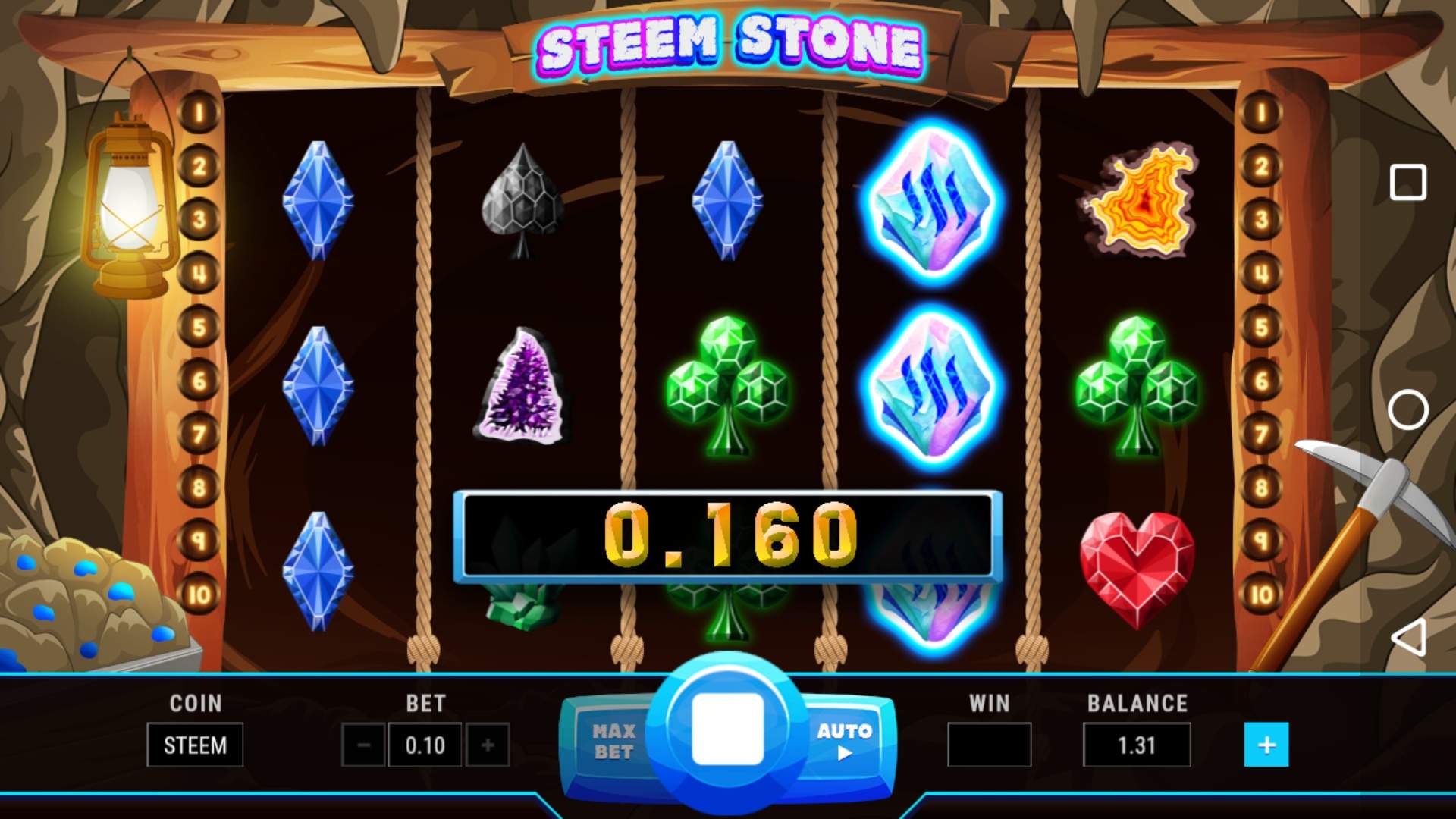
Task: Tap the Android back triangle button
Action: pyautogui.click(x=1408, y=637)
